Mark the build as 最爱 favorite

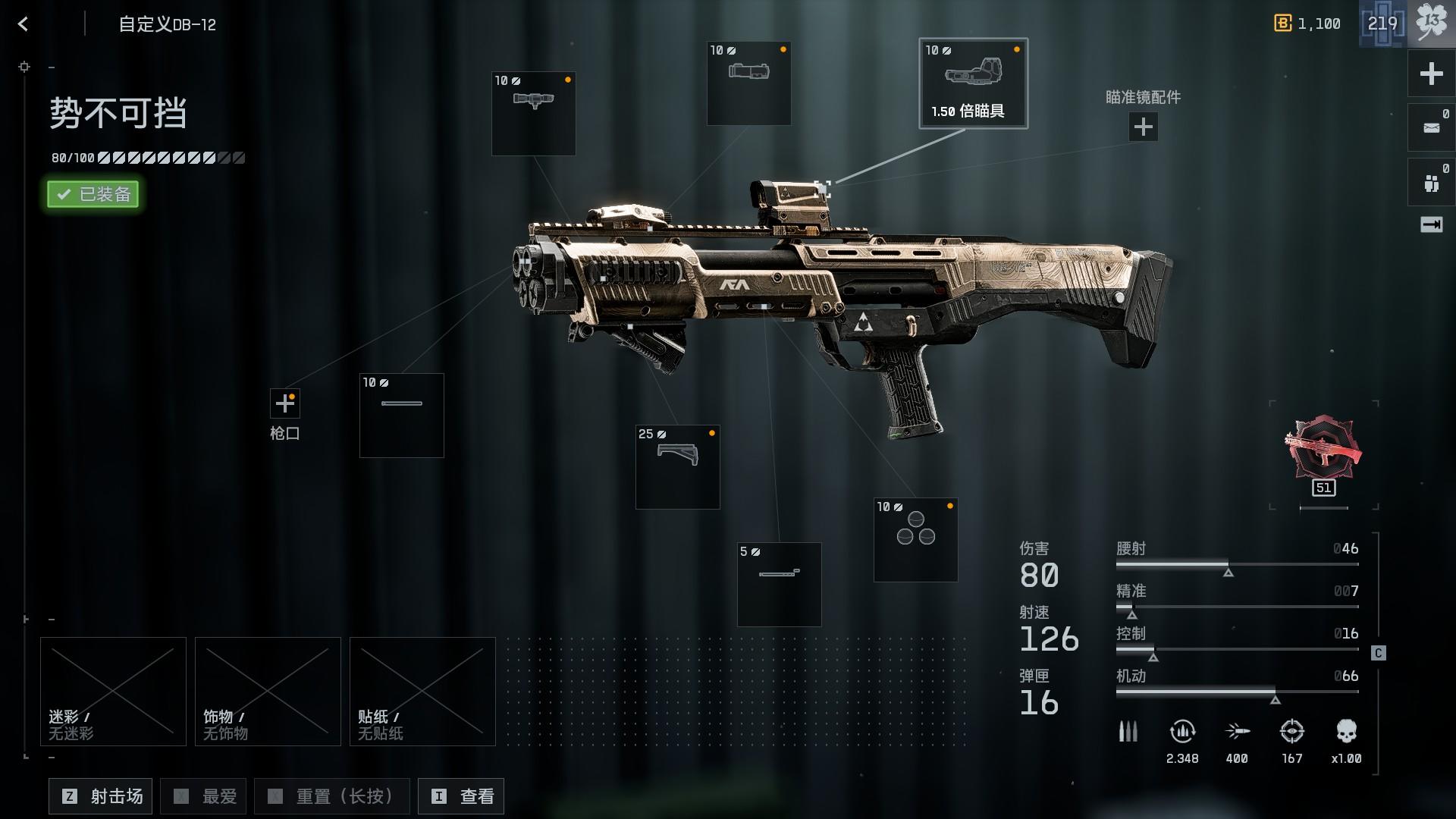[x=206, y=796]
